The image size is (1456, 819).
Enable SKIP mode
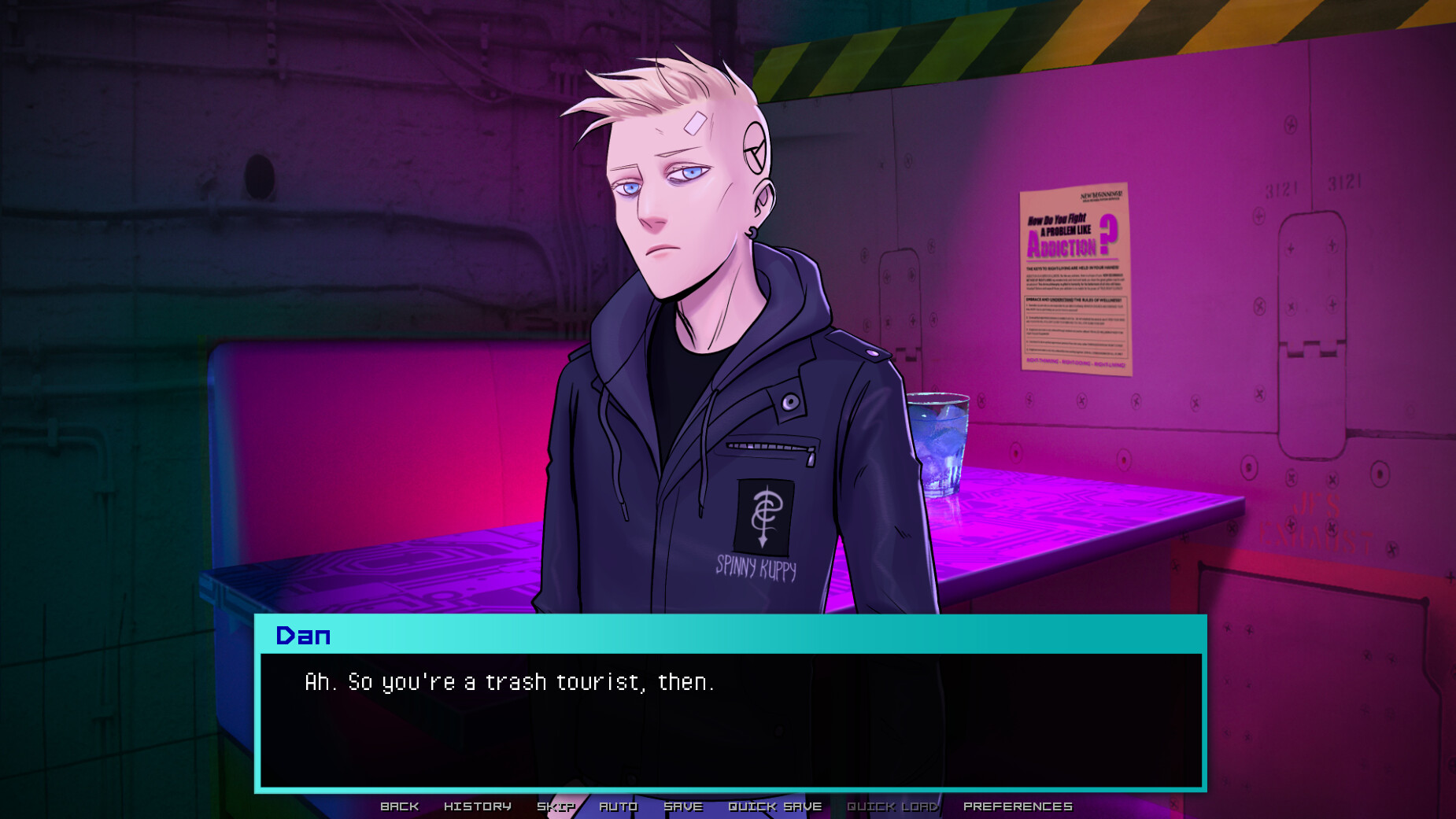point(556,806)
